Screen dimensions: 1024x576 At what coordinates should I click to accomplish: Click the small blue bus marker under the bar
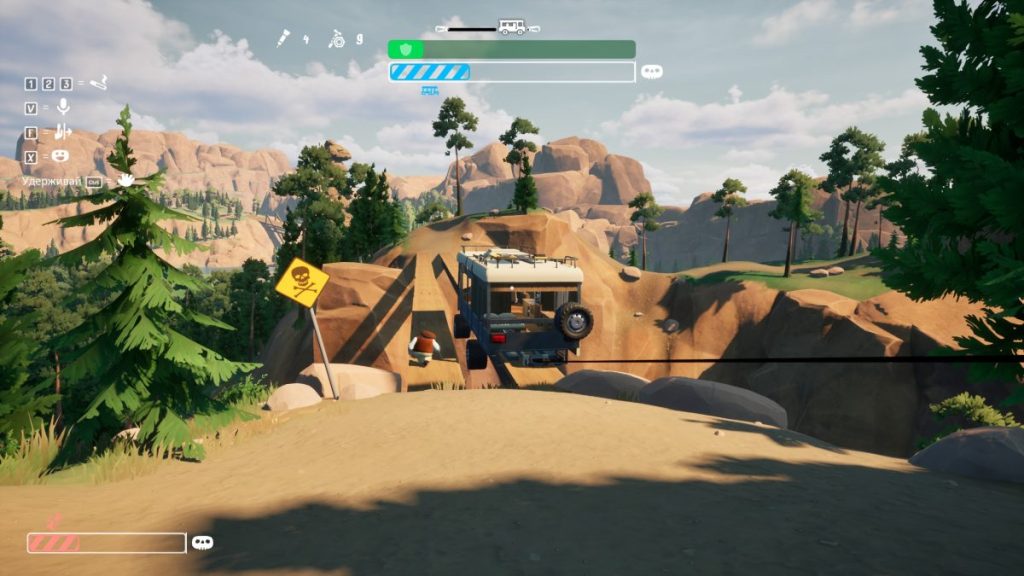[430, 90]
